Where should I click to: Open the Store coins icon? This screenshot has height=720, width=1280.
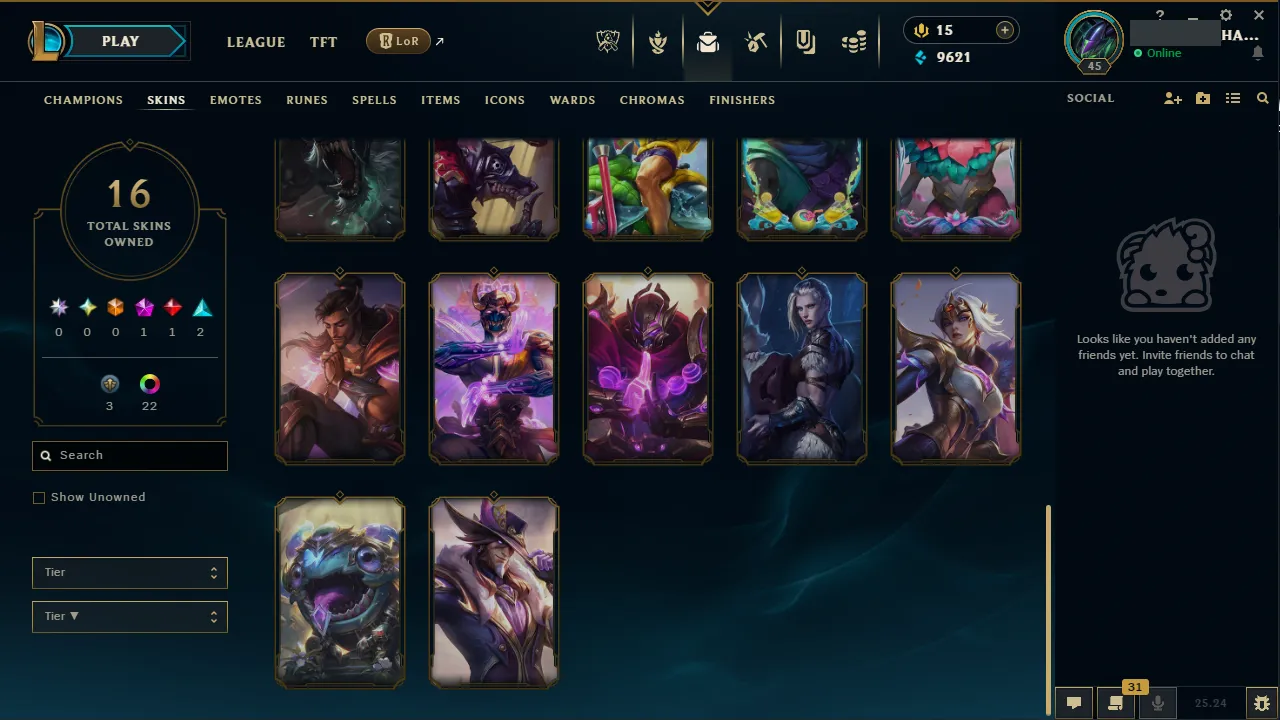[854, 41]
